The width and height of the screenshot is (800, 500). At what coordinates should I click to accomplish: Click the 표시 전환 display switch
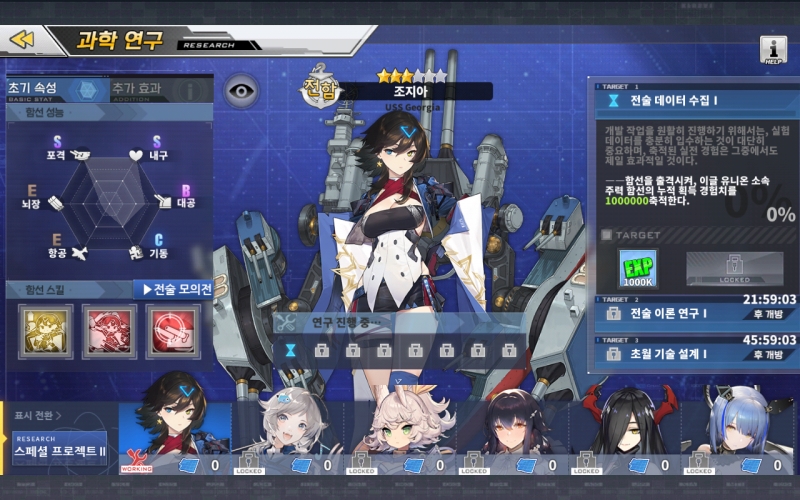[38, 415]
